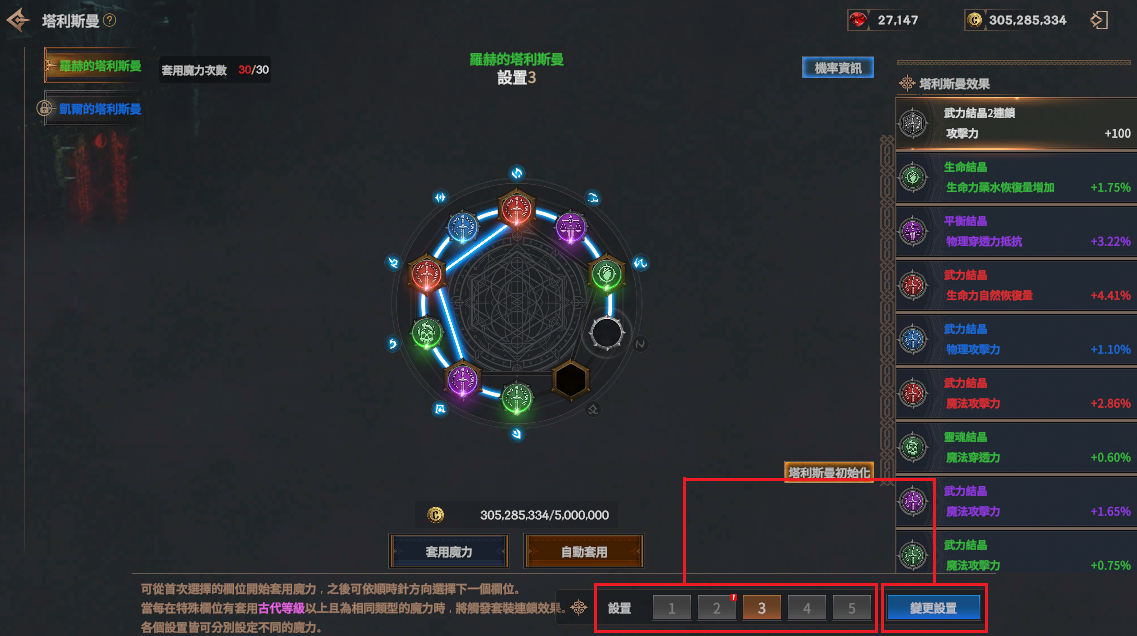The width and height of the screenshot is (1137, 636).
Task: Select the 物理攻擊力 +1.10% effect row
Action: click(x=1015, y=340)
